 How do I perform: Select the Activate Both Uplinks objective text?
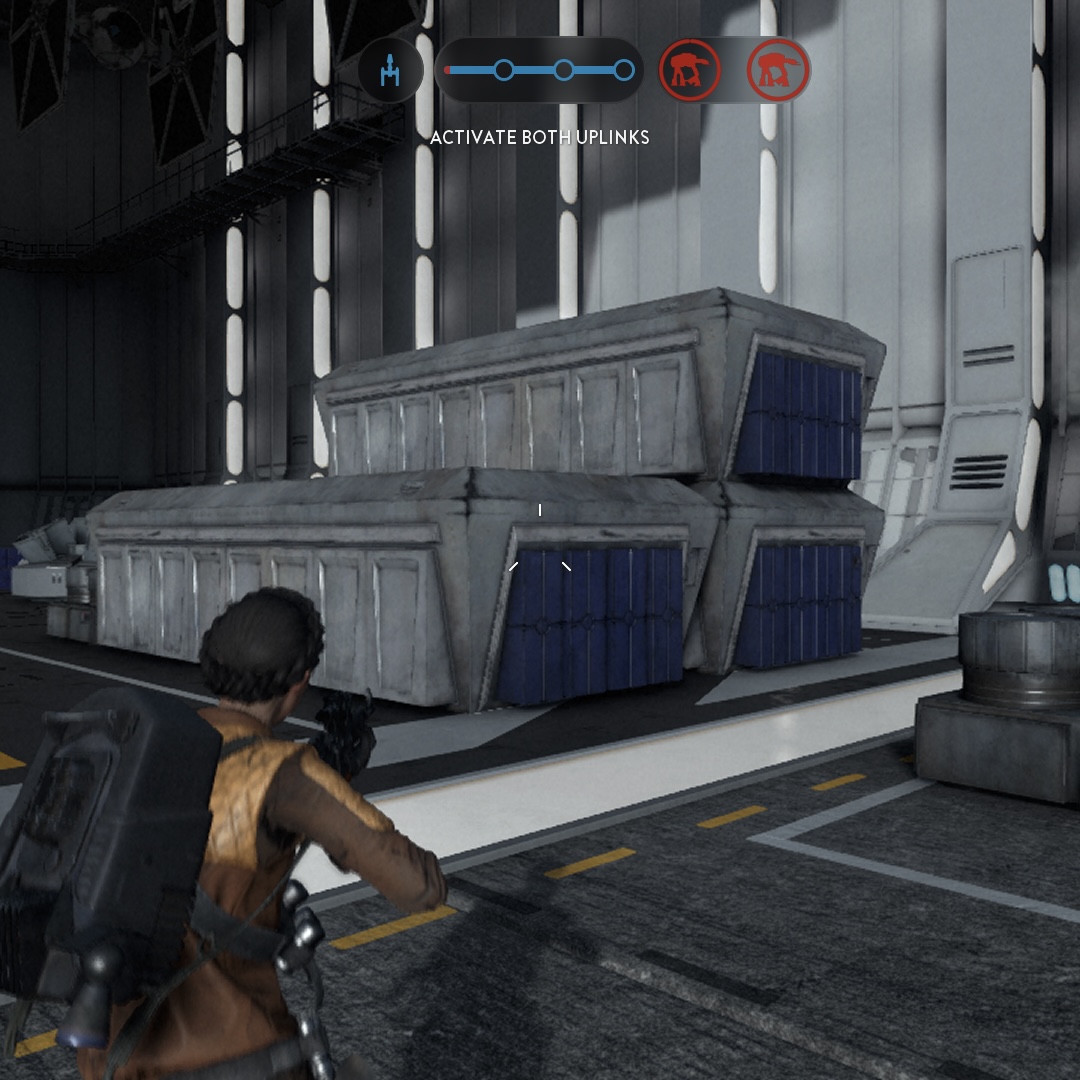click(539, 137)
